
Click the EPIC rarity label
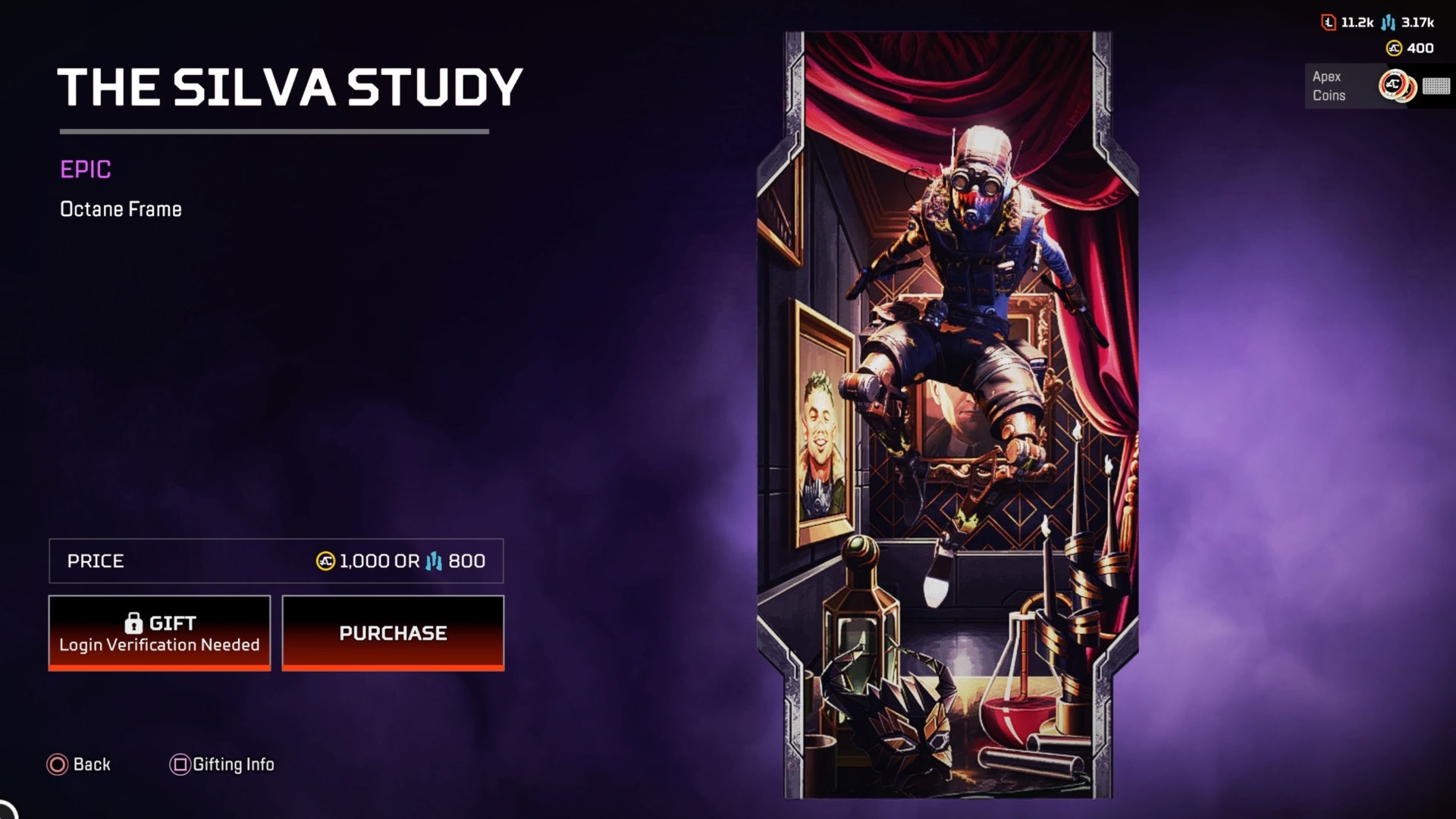coord(85,170)
